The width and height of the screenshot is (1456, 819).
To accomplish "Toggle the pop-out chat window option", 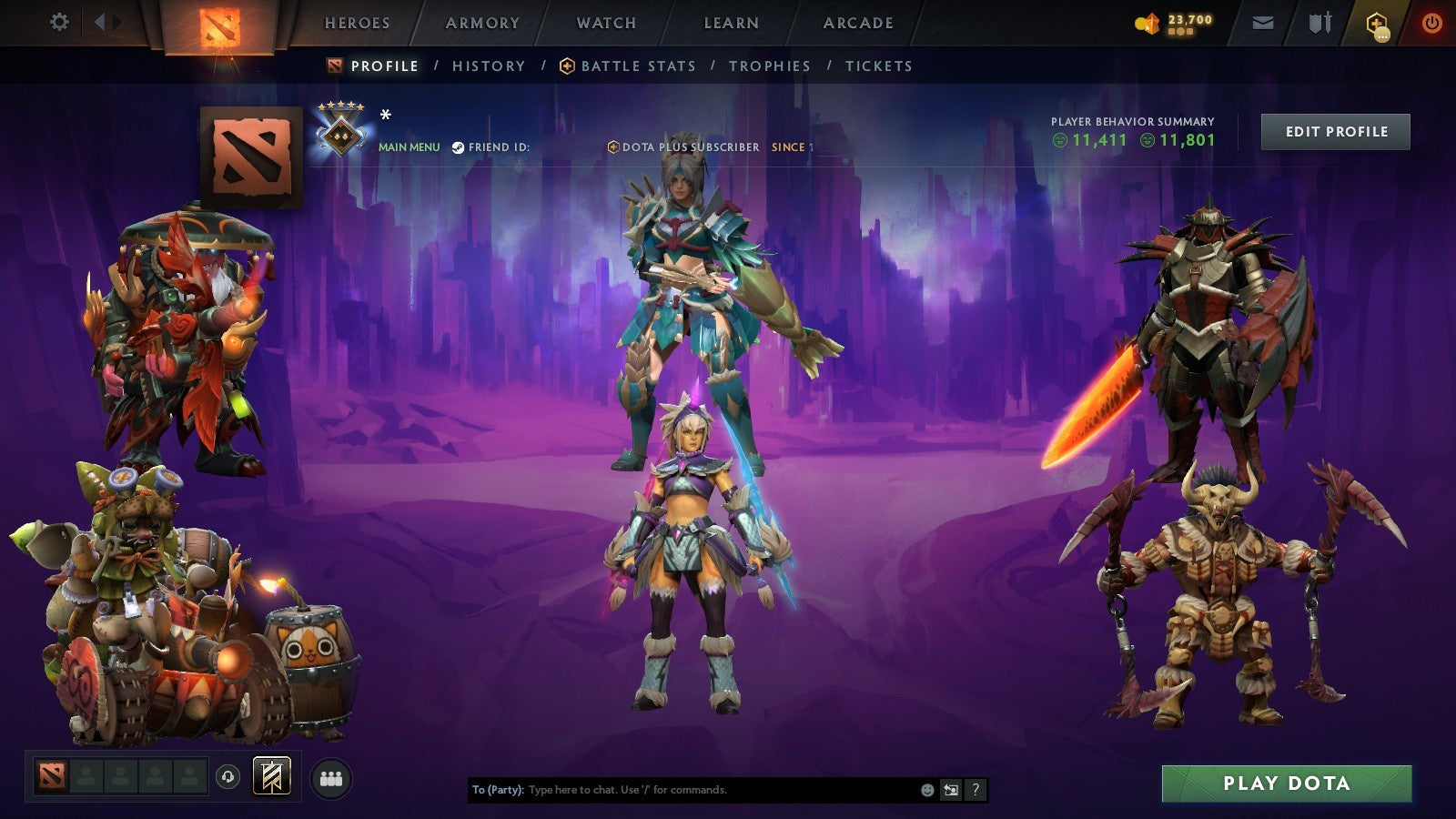I will click(949, 790).
